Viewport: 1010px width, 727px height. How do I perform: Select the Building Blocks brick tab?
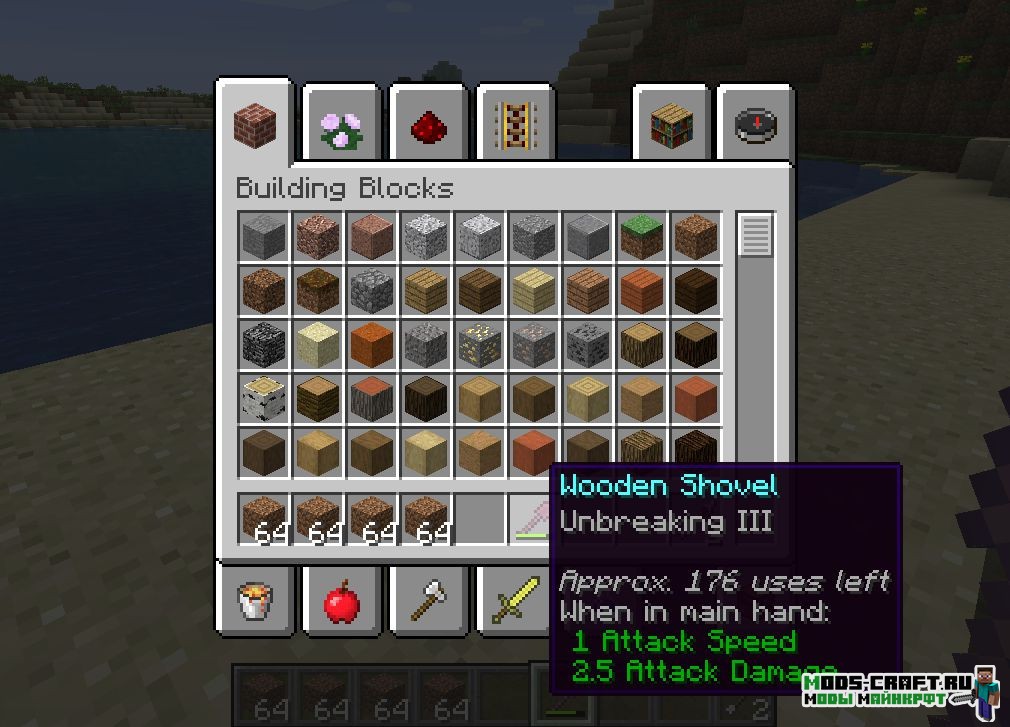tap(254, 126)
